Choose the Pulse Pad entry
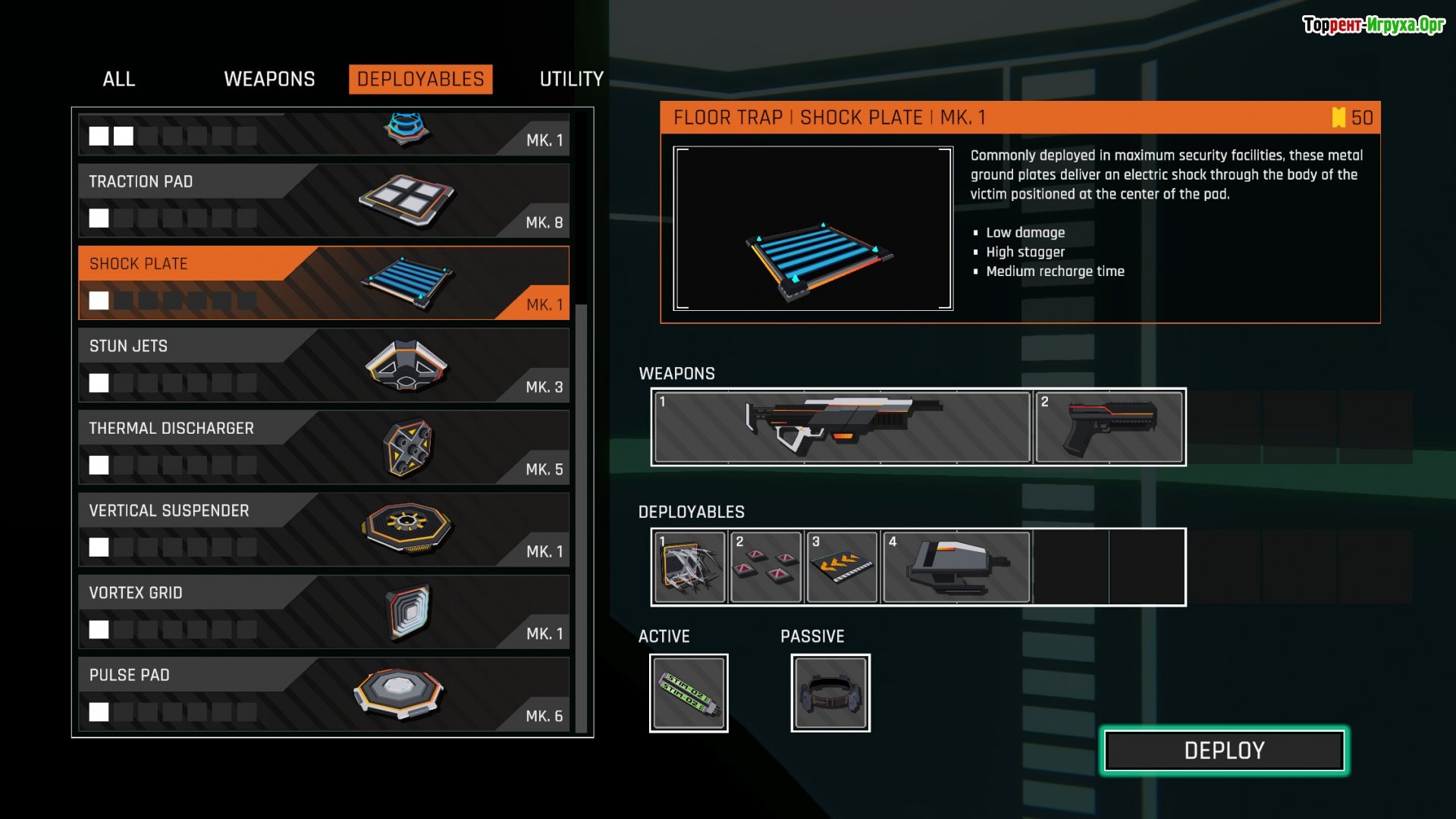Viewport: 1456px width, 819px height. 324,694
